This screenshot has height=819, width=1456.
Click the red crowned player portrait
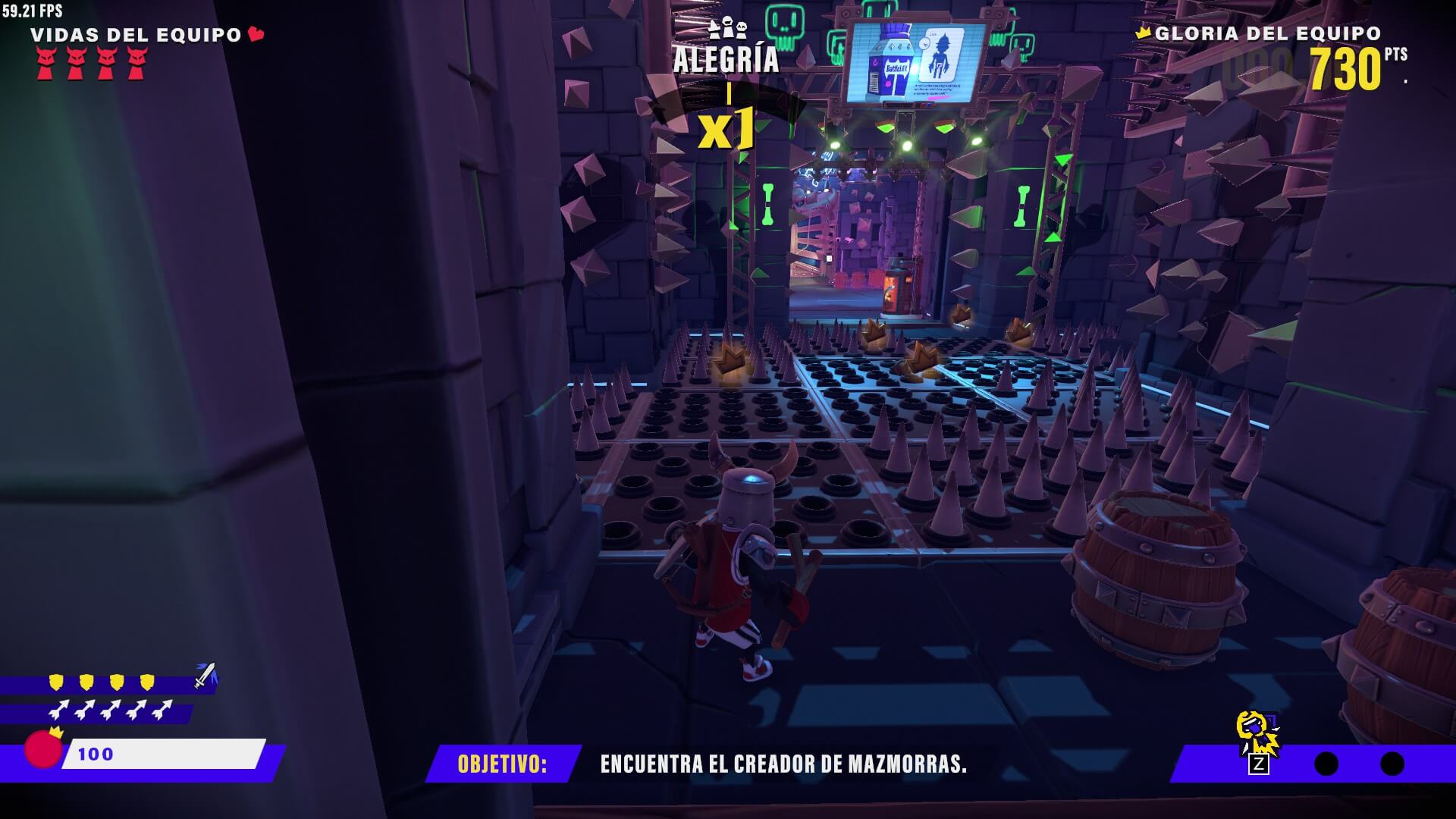(43, 748)
